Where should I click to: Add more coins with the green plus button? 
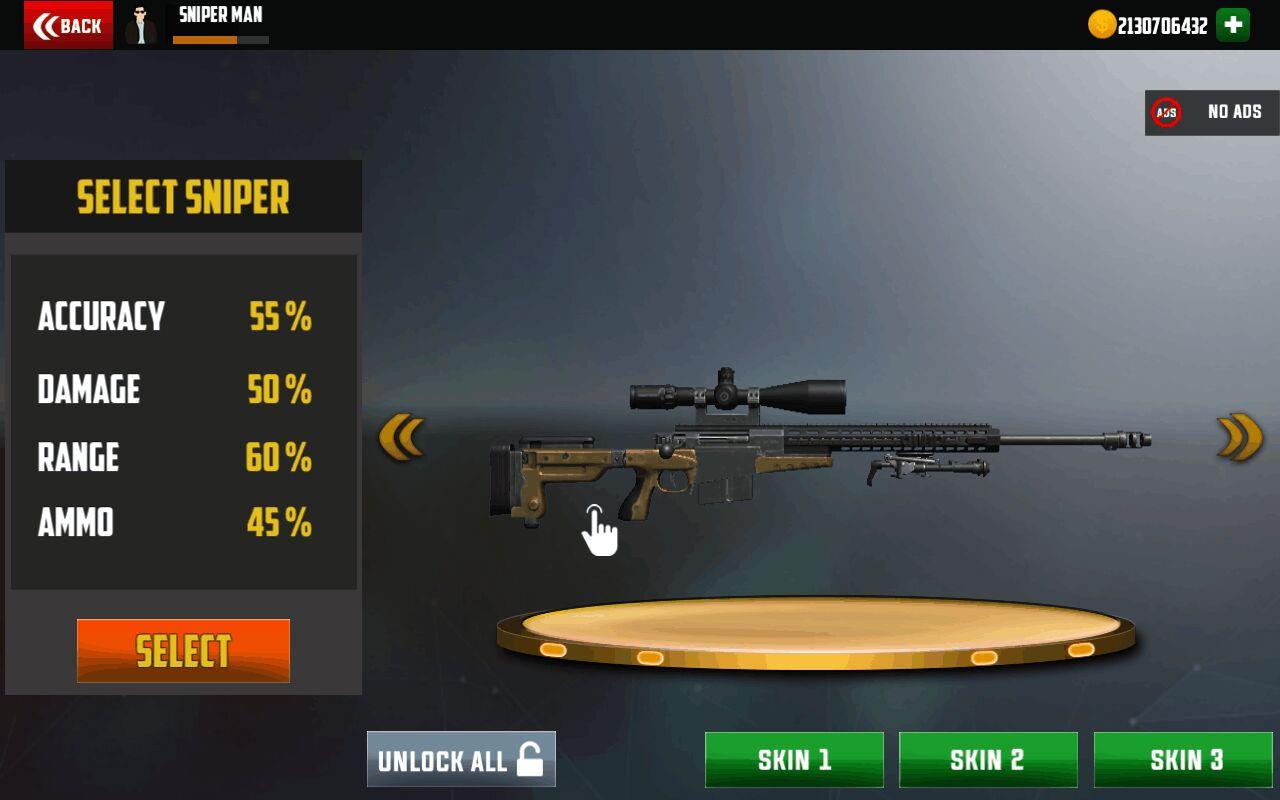(x=1233, y=25)
